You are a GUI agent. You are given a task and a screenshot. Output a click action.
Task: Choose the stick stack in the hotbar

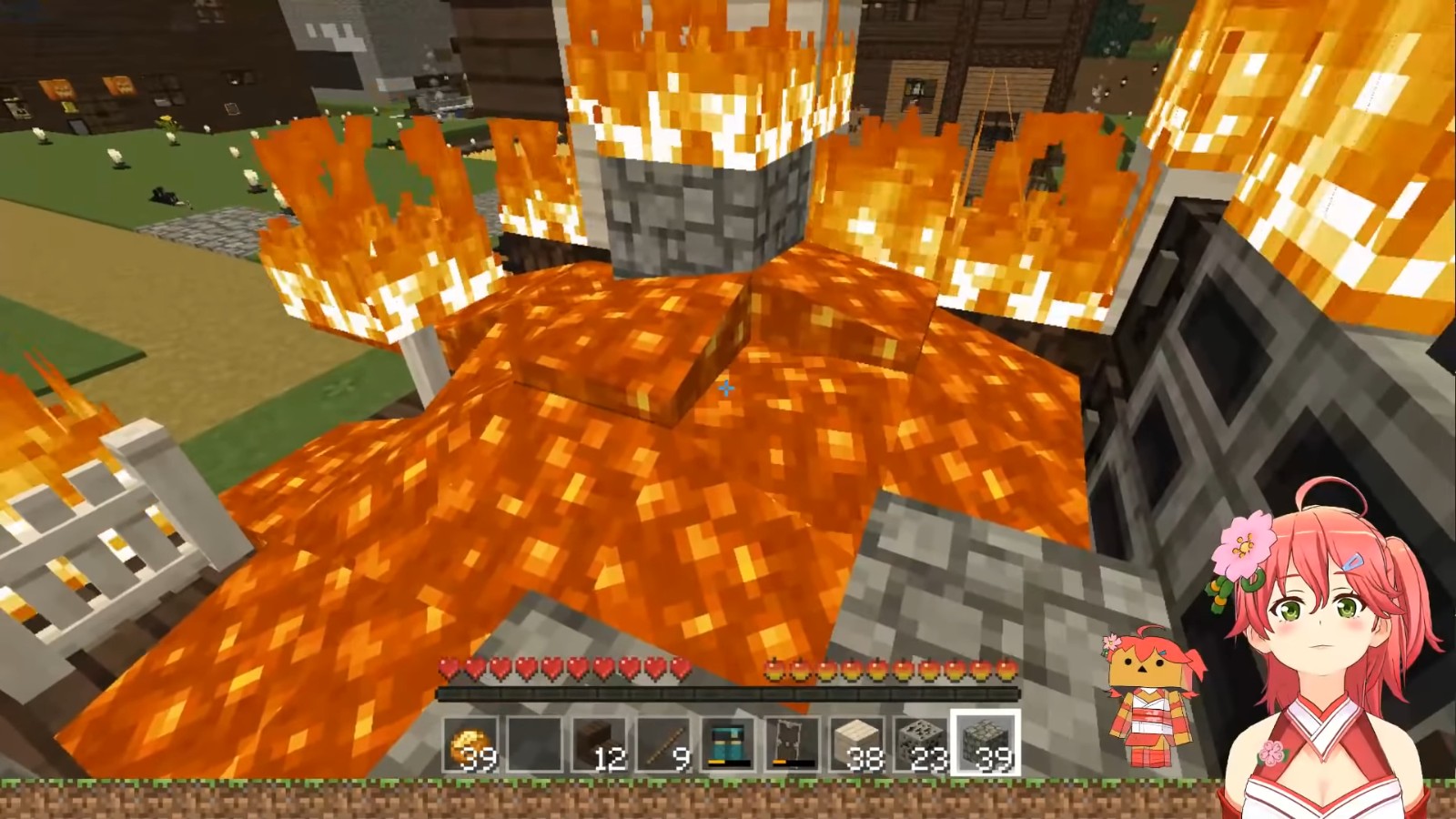click(664, 744)
